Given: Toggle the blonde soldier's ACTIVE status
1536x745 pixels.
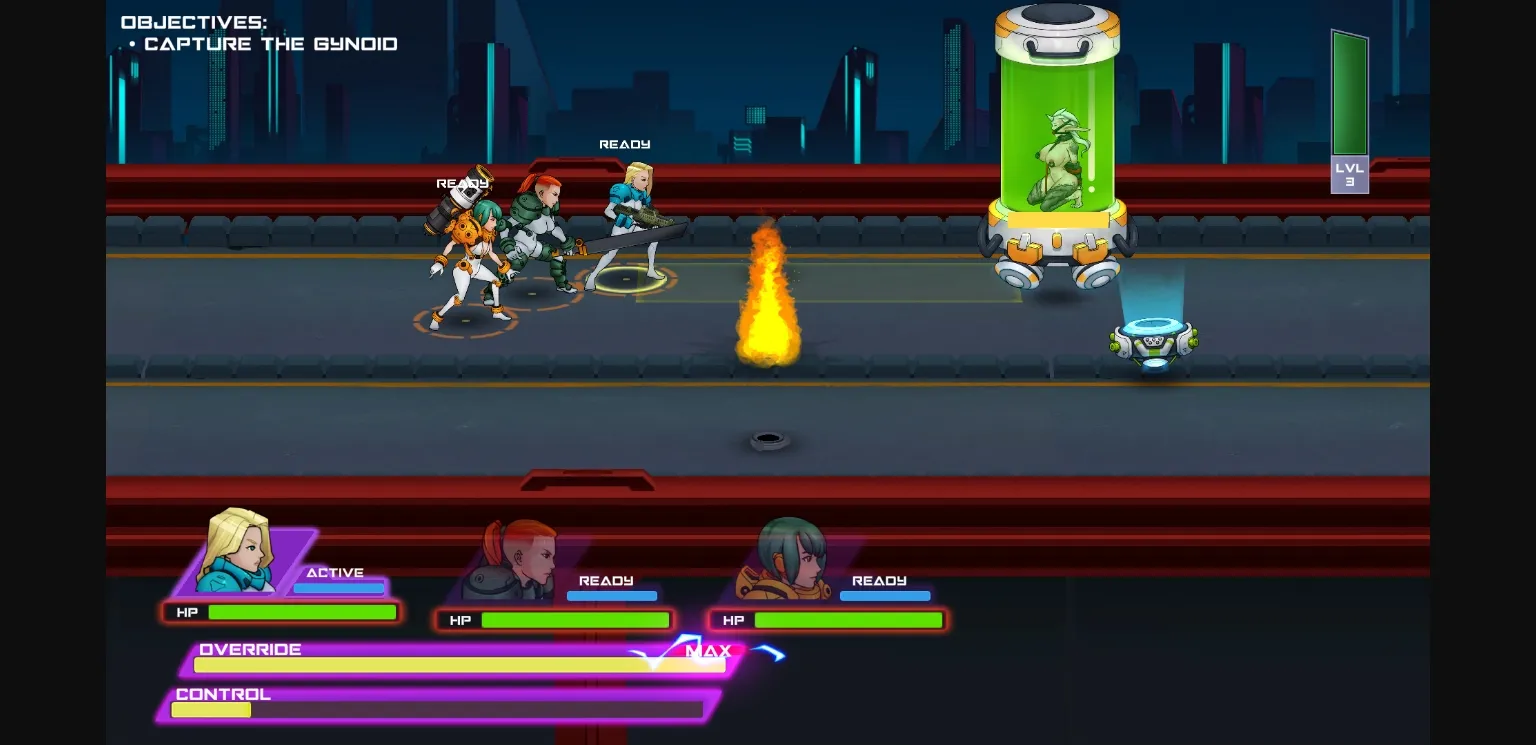Looking at the screenshot, I should [x=336, y=572].
